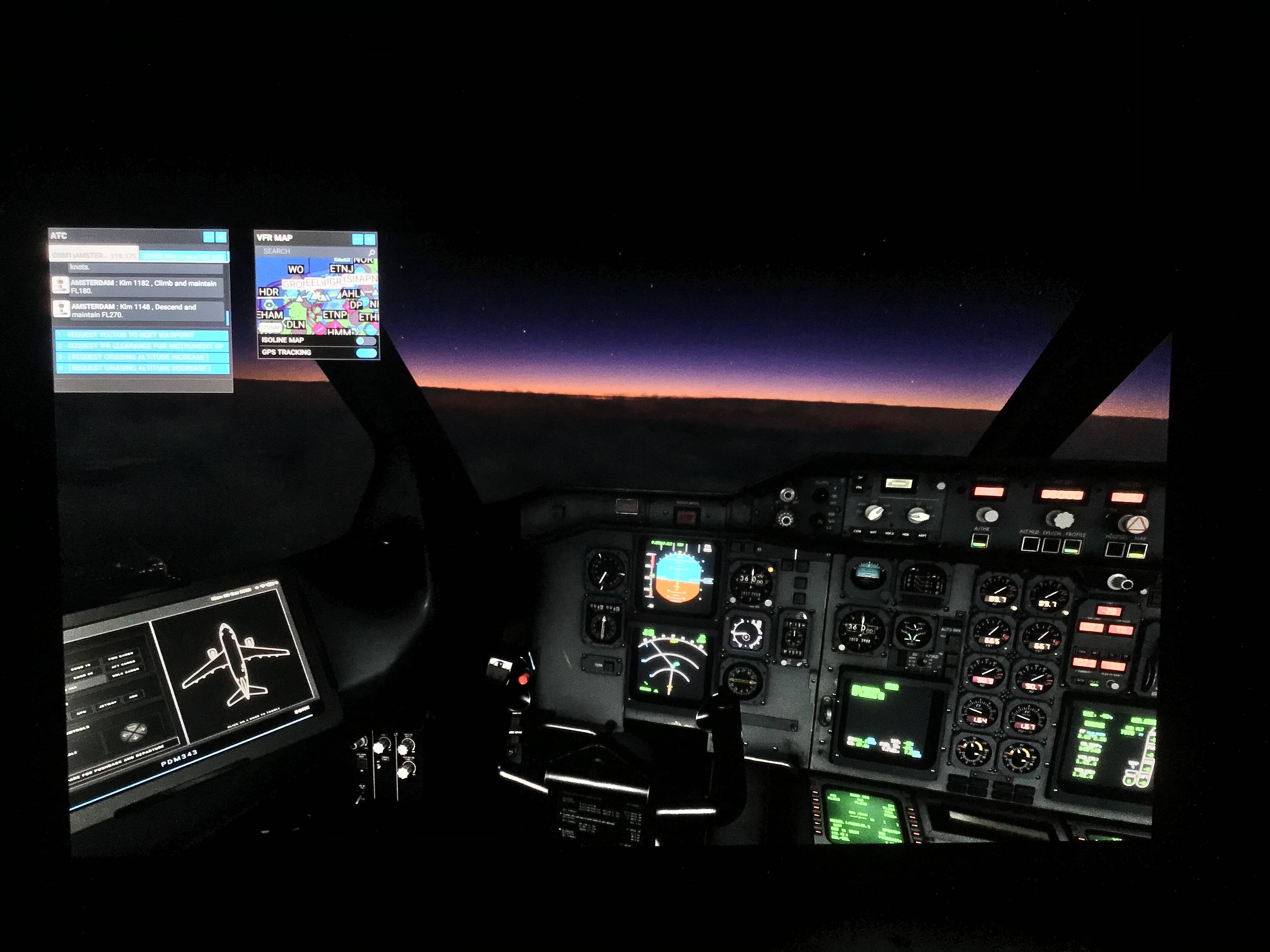Click the tower icon next to Klm 1182 message
1270x952 pixels.
[x=61, y=286]
